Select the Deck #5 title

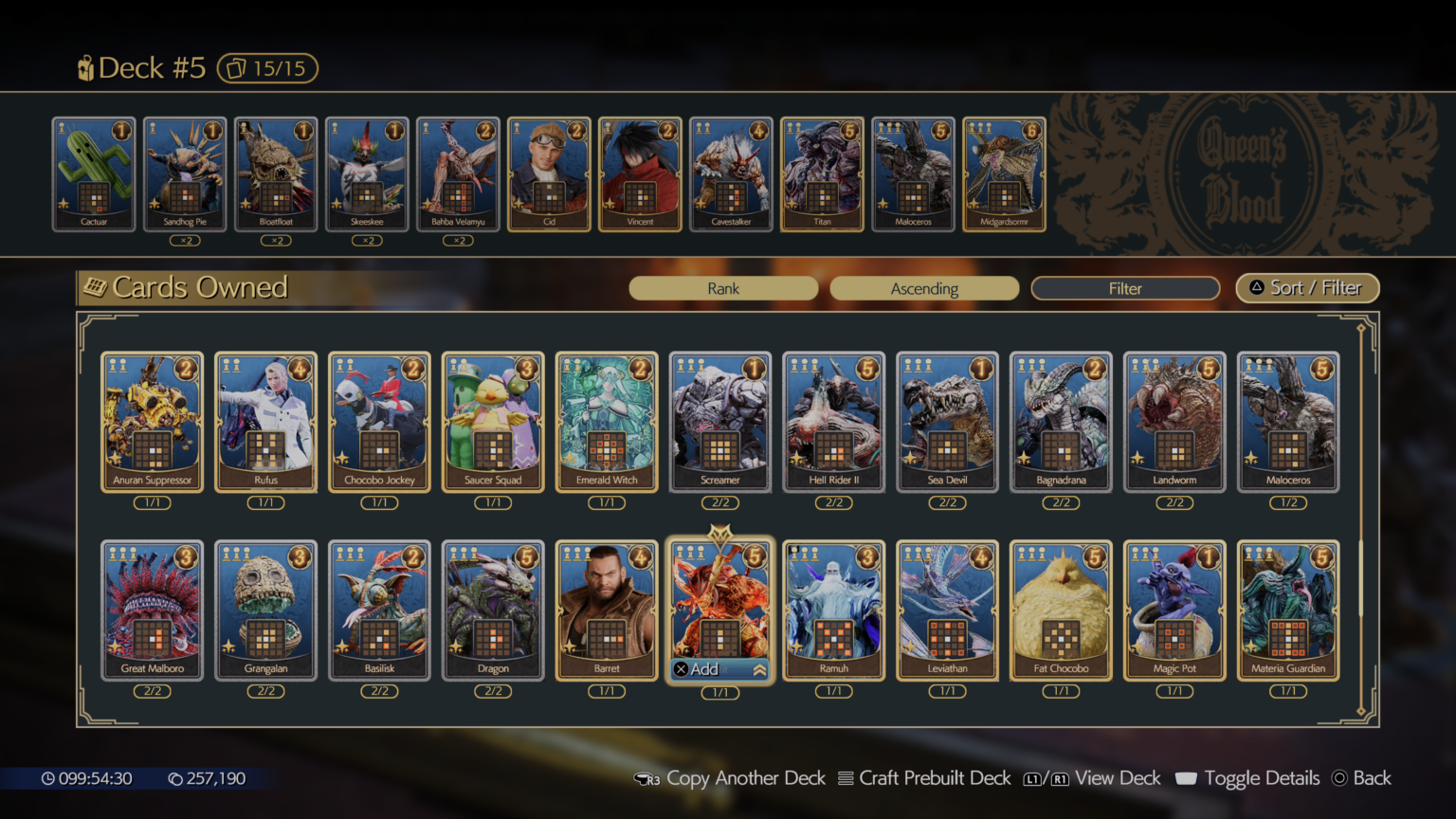[x=152, y=67]
